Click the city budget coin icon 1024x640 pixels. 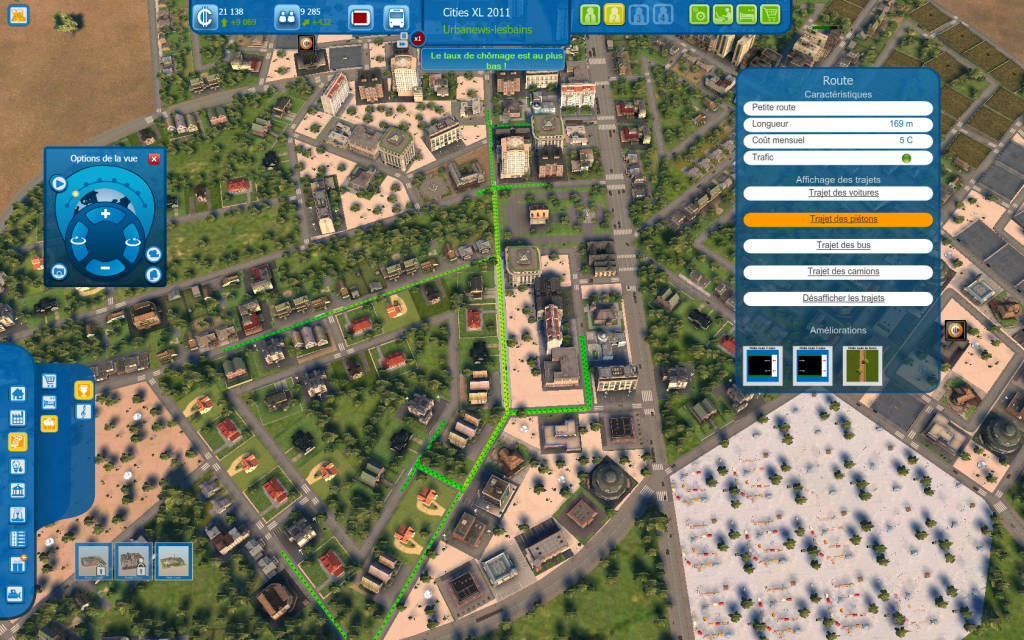(206, 17)
